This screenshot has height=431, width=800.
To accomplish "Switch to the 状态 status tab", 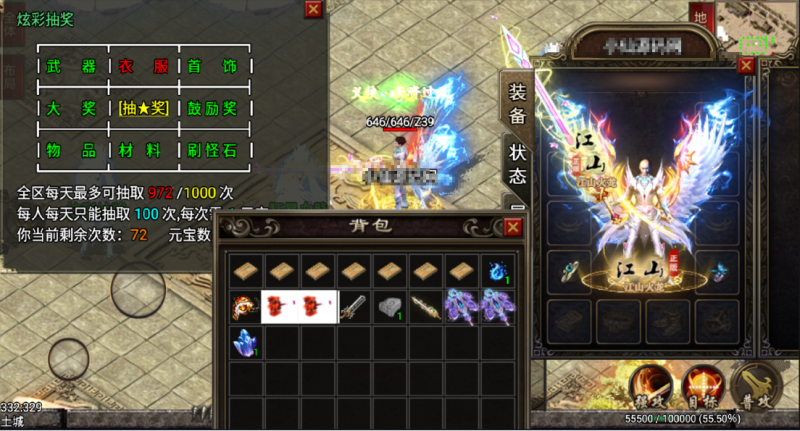I will (x=517, y=164).
